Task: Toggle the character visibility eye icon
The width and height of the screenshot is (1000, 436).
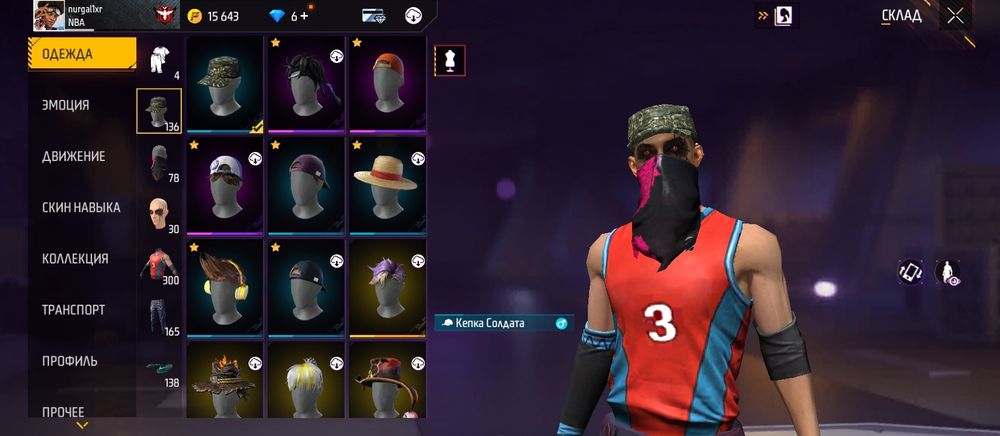Action: (947, 272)
